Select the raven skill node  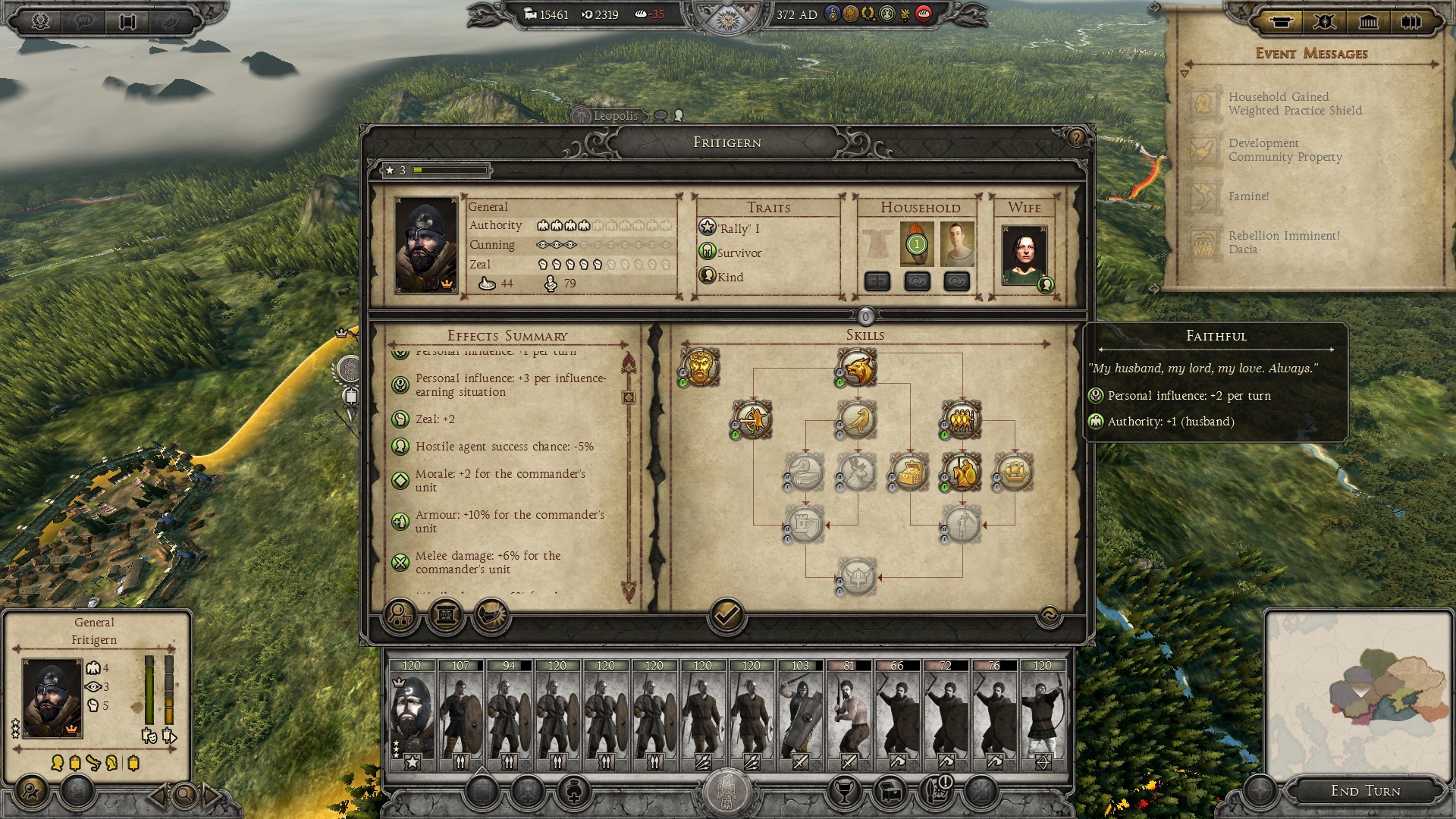tap(857, 420)
